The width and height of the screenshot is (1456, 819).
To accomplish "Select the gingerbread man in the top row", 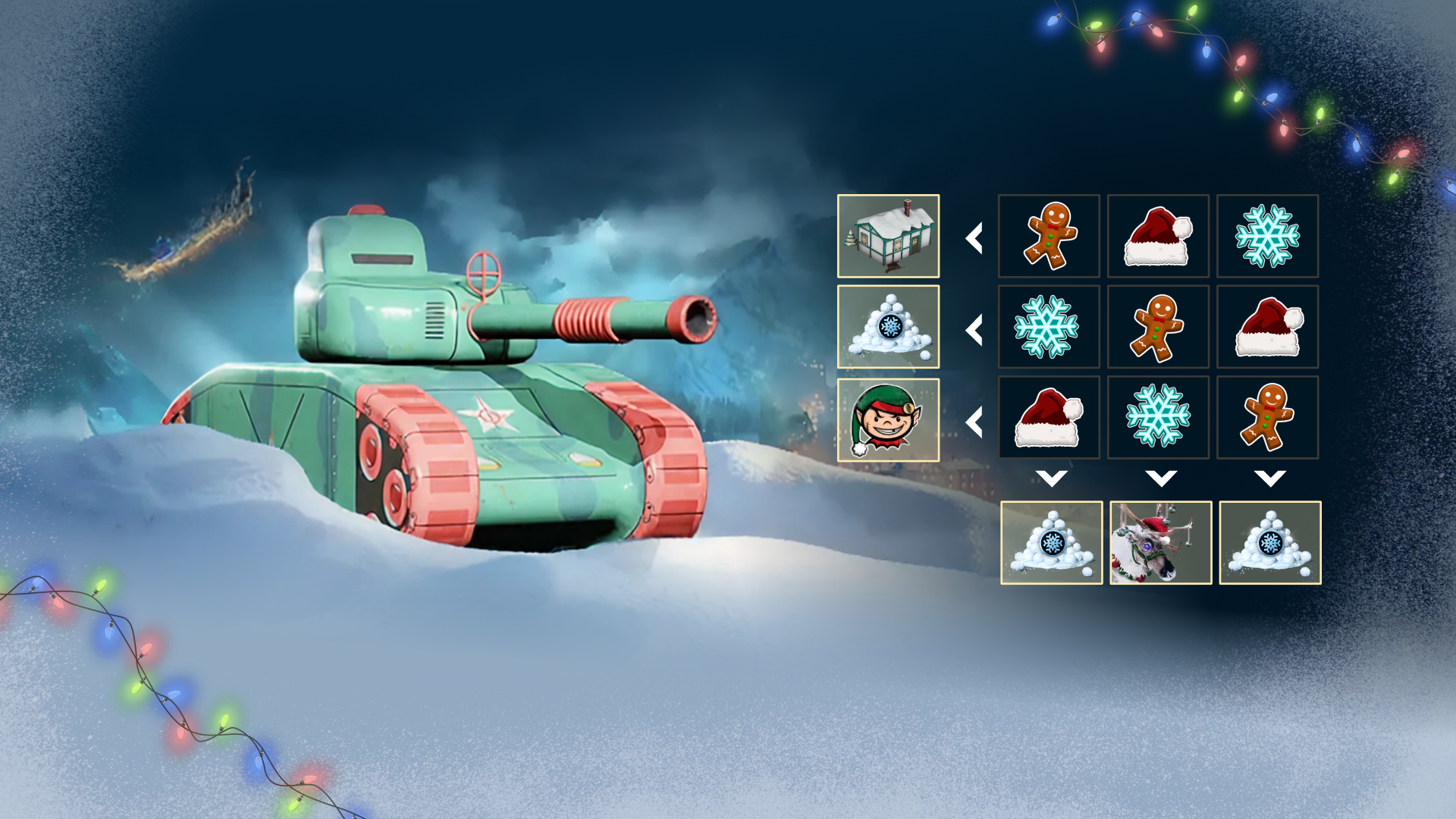I will pos(1049,237).
